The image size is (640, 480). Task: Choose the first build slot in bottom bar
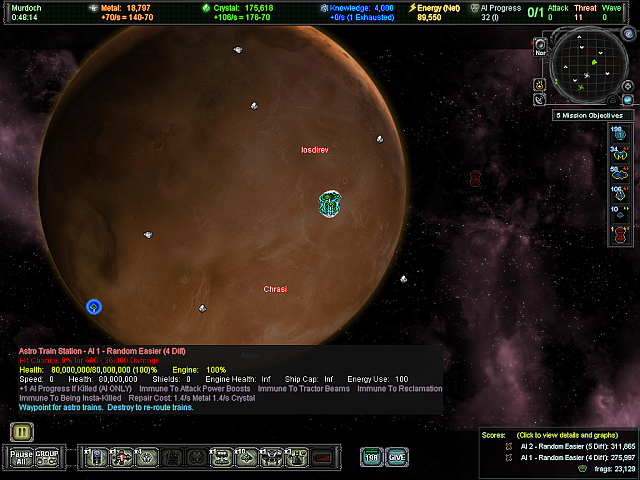point(96,458)
